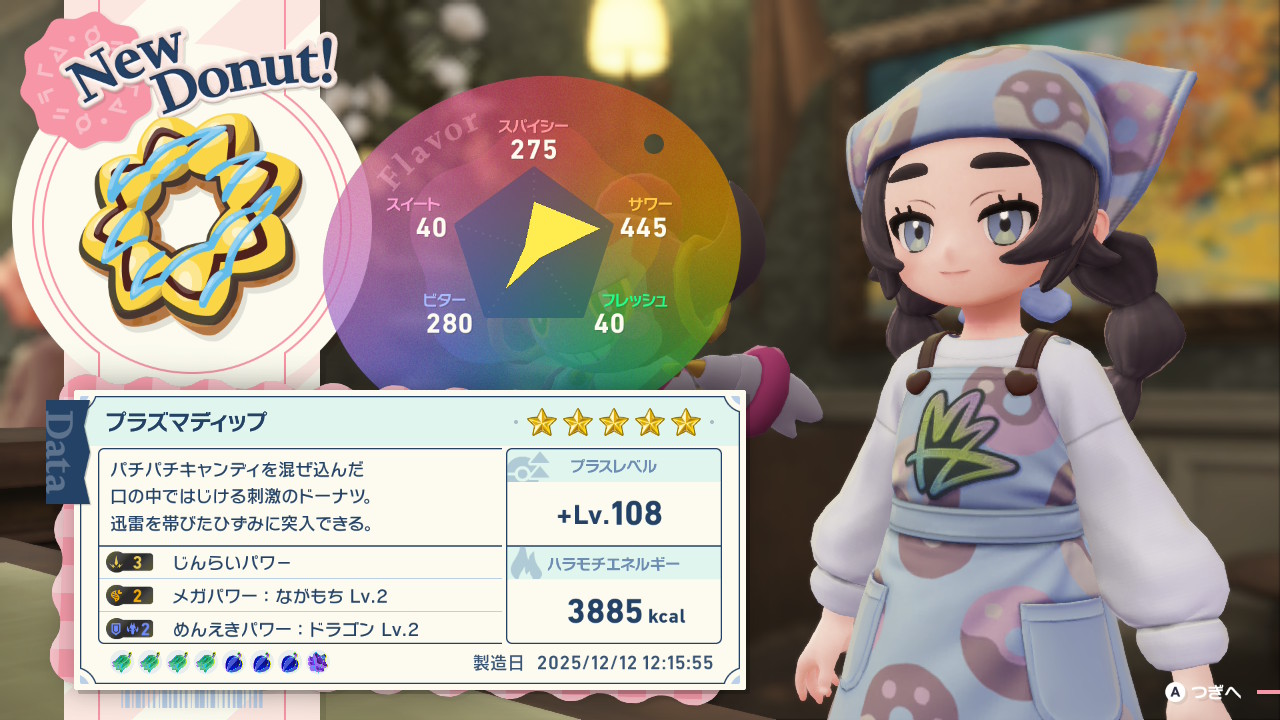This screenshot has height=720, width=1280.
Task: Select the じんらいパワー power row
Action: (x=300, y=563)
